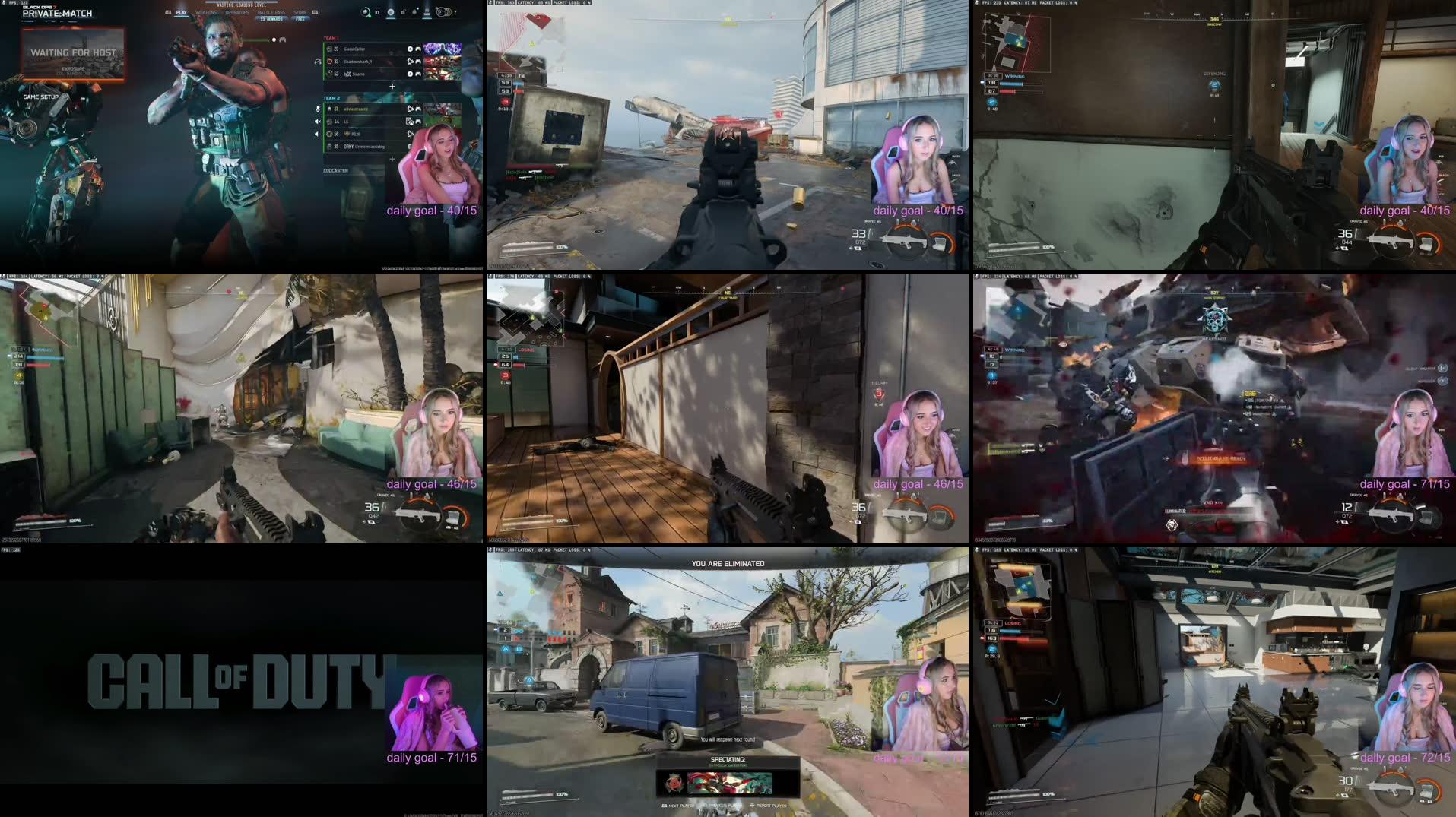Click the CoD Points balance icon top right

pyautogui.click(x=443, y=12)
